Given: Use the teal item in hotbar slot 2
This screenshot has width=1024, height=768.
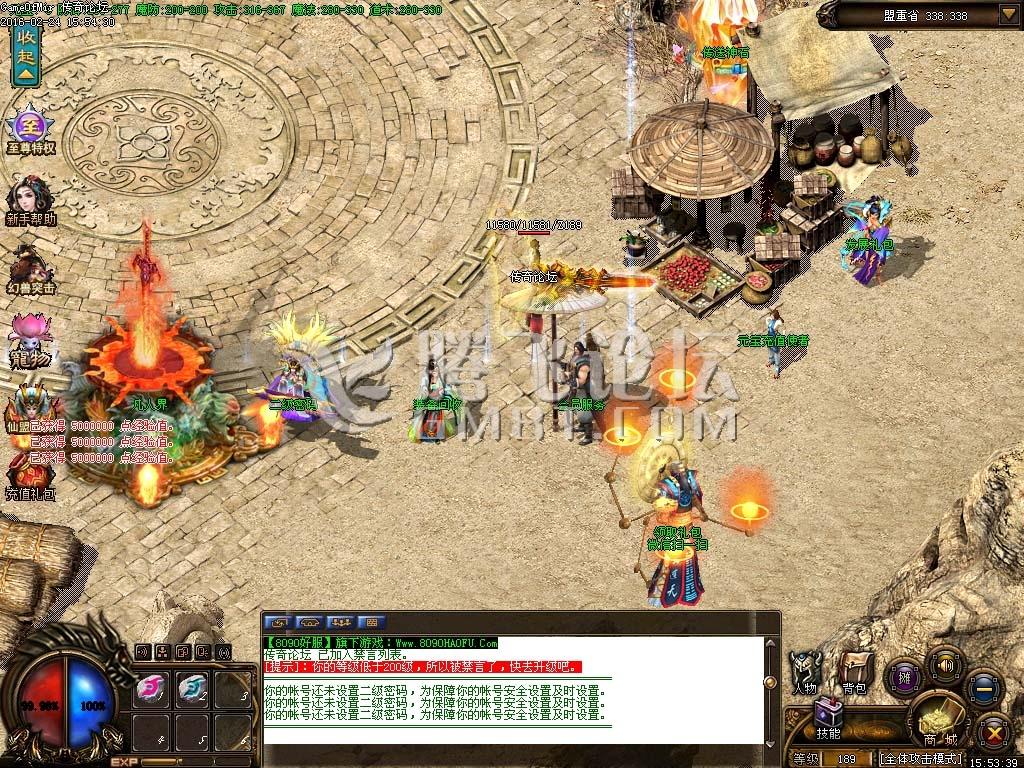Looking at the screenshot, I should click(x=192, y=689).
